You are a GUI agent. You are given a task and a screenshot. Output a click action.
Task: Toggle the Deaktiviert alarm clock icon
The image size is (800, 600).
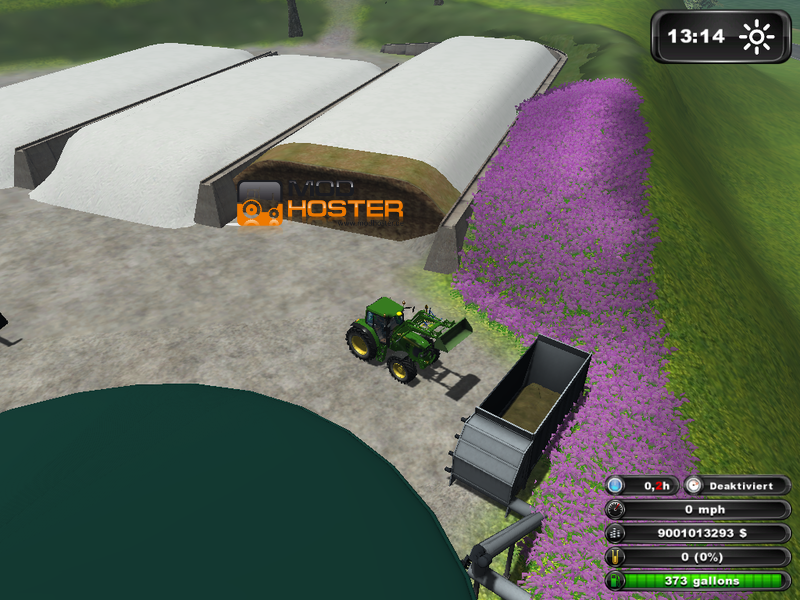(695, 485)
